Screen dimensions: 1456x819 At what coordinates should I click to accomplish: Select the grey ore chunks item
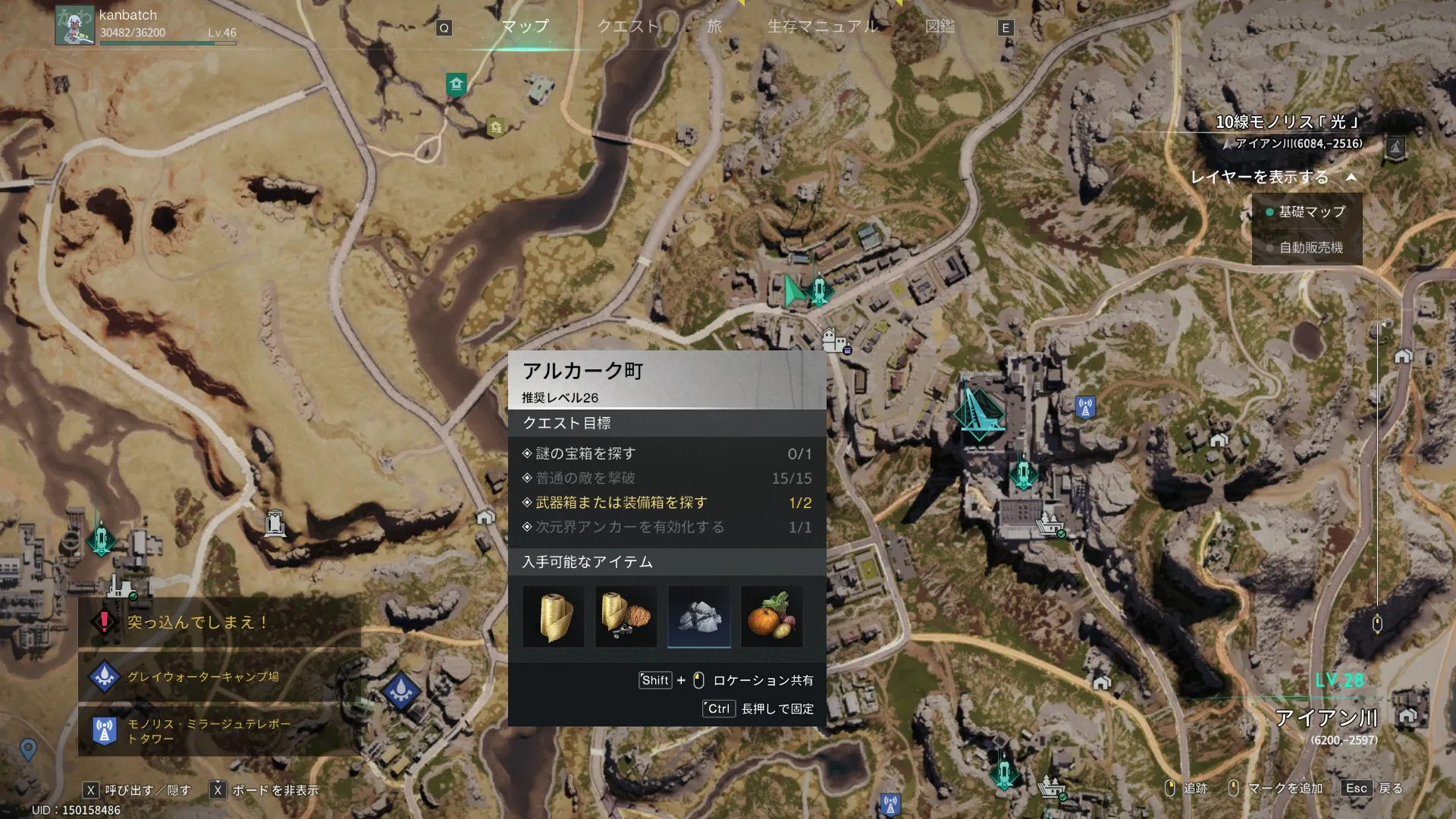tap(699, 617)
